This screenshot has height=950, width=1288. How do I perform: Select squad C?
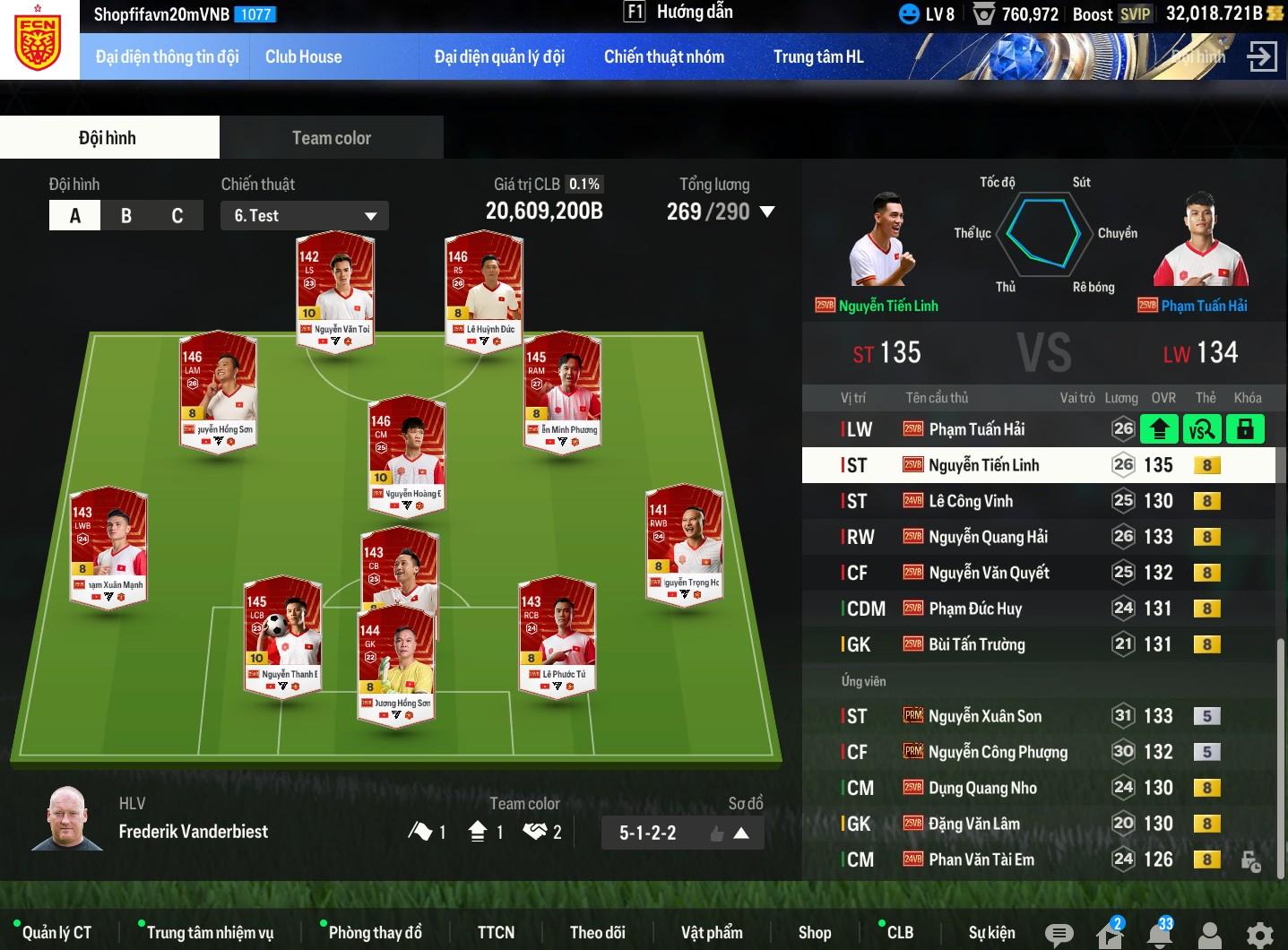tap(177, 216)
